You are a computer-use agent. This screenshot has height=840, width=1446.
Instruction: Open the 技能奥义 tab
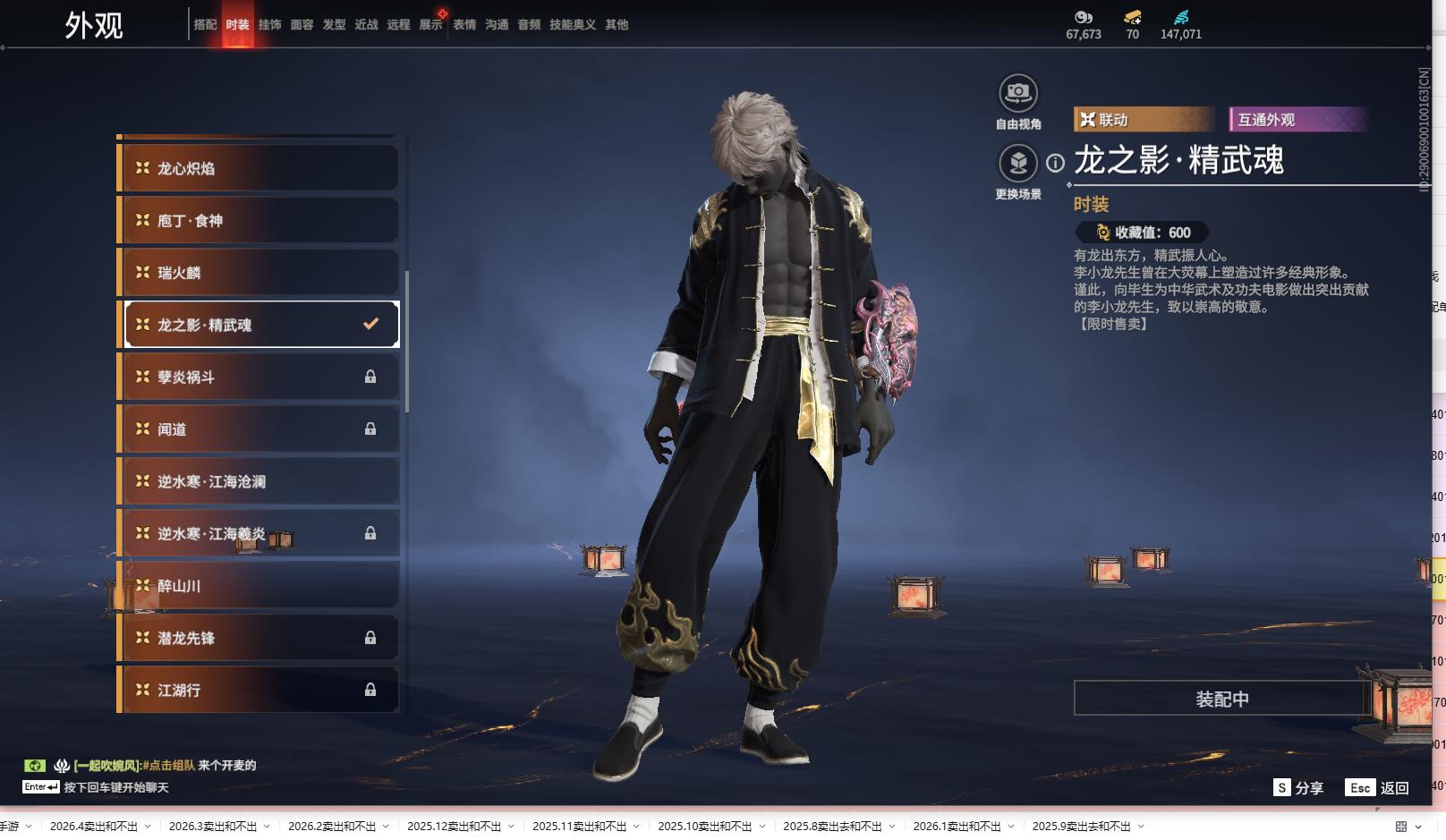click(572, 25)
